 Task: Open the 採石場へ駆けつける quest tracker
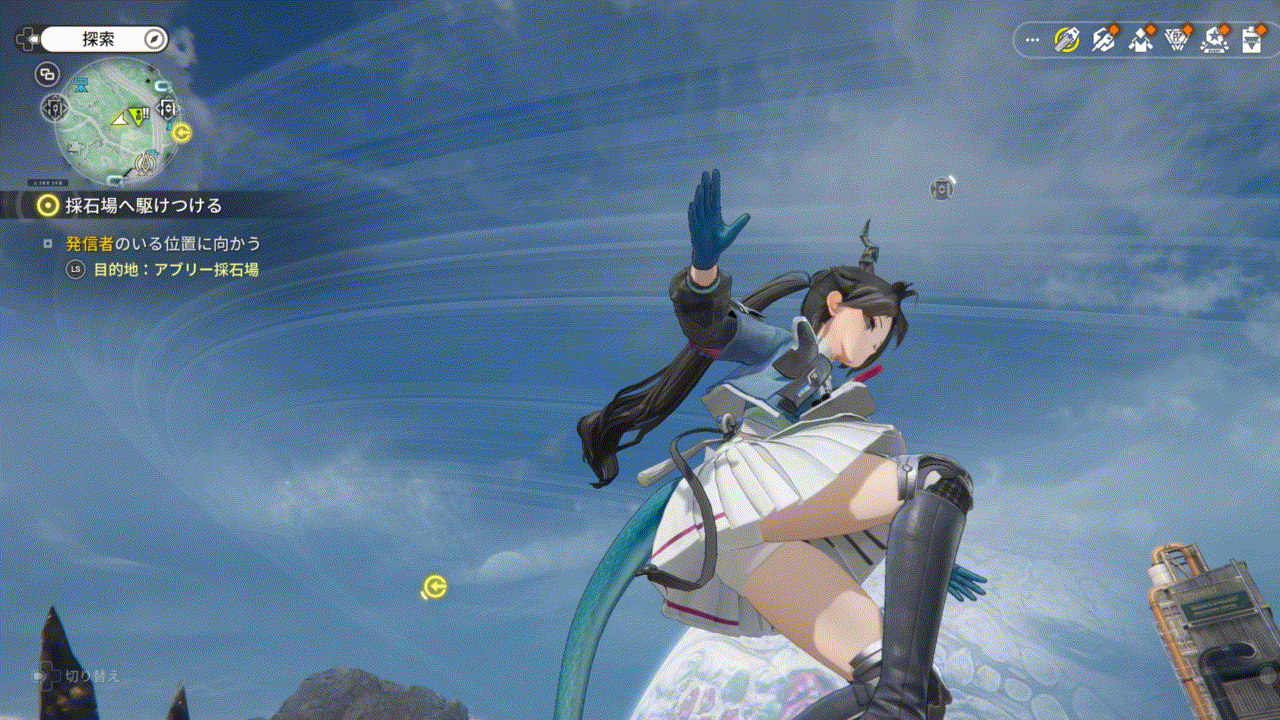[x=140, y=206]
